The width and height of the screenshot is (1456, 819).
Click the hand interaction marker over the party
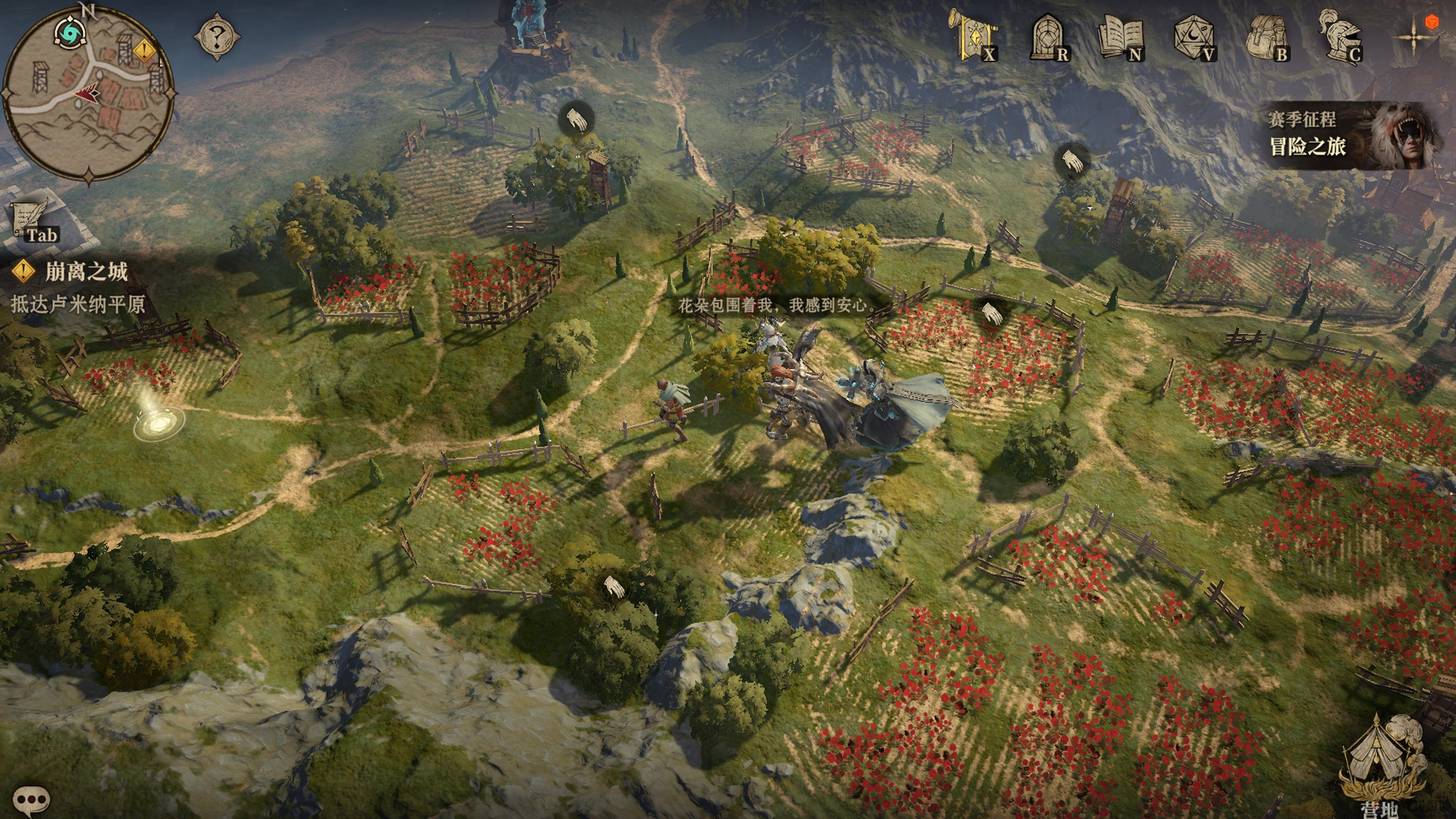[991, 314]
